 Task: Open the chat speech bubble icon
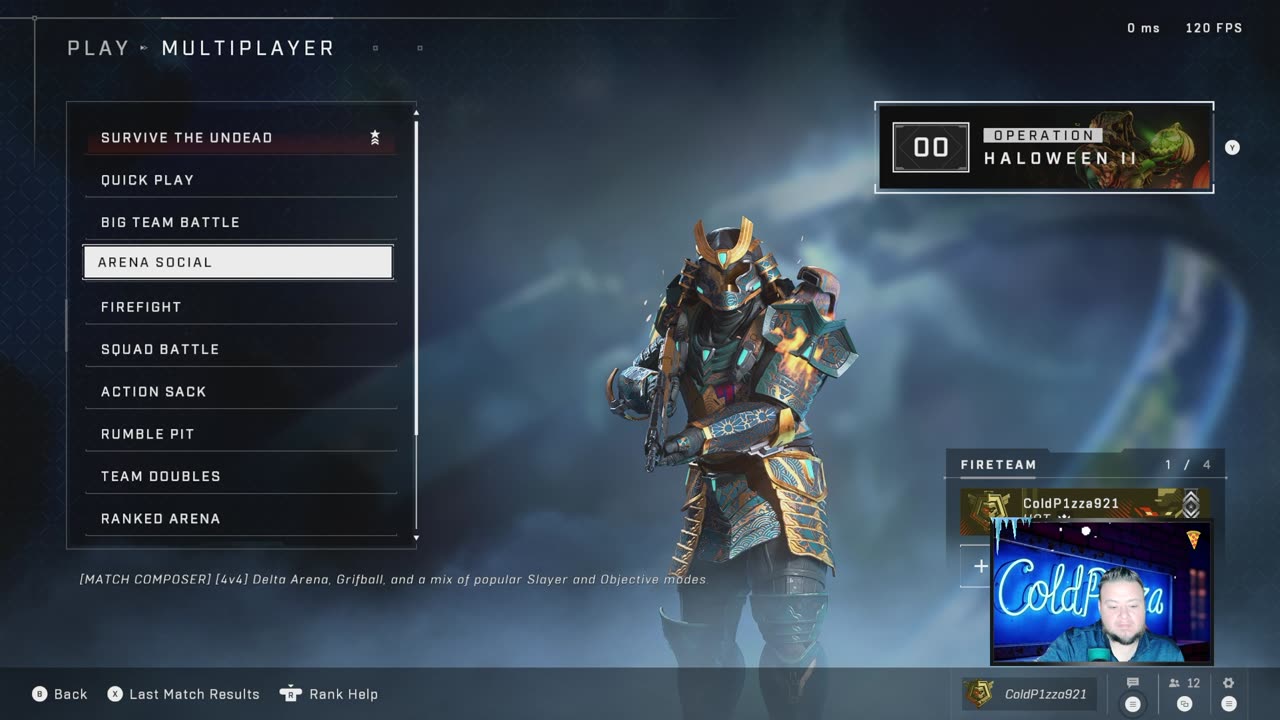point(1133,685)
